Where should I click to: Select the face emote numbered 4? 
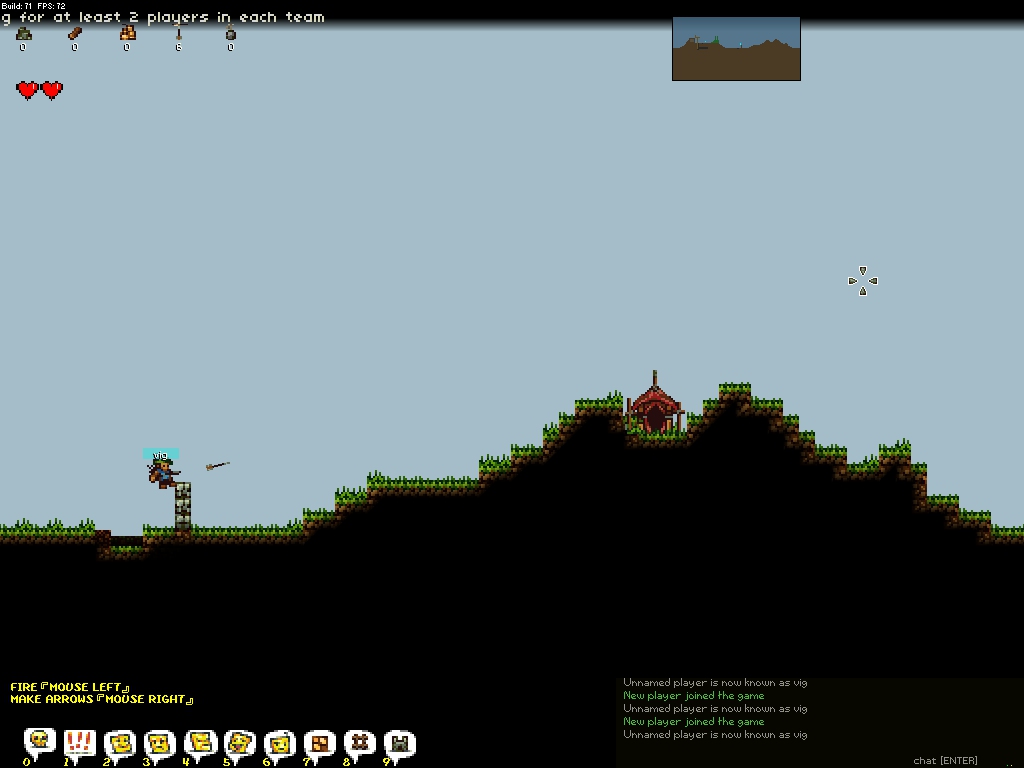click(199, 742)
